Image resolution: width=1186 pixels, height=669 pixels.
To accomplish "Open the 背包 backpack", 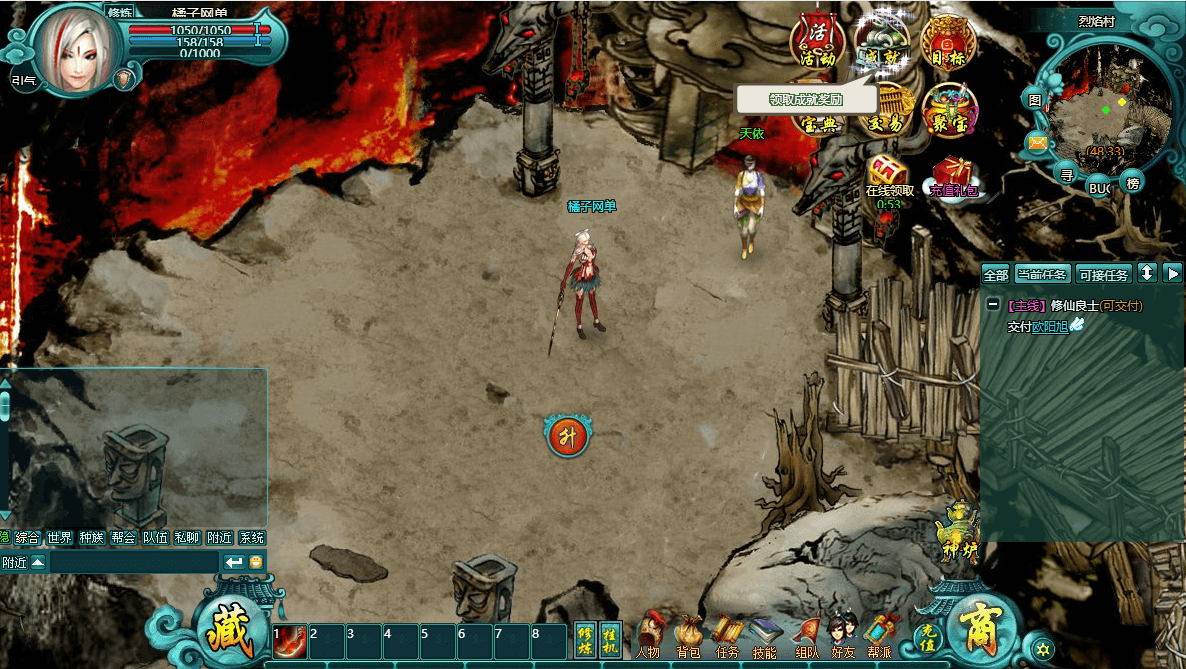I will [x=688, y=634].
